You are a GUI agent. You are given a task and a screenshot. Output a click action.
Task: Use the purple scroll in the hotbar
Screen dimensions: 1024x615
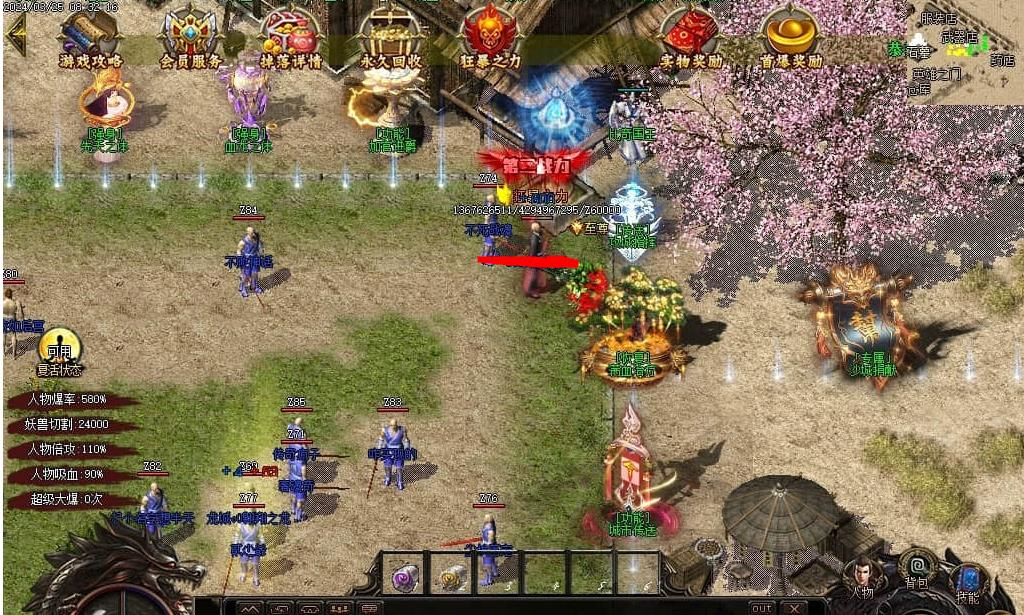pyautogui.click(x=405, y=577)
